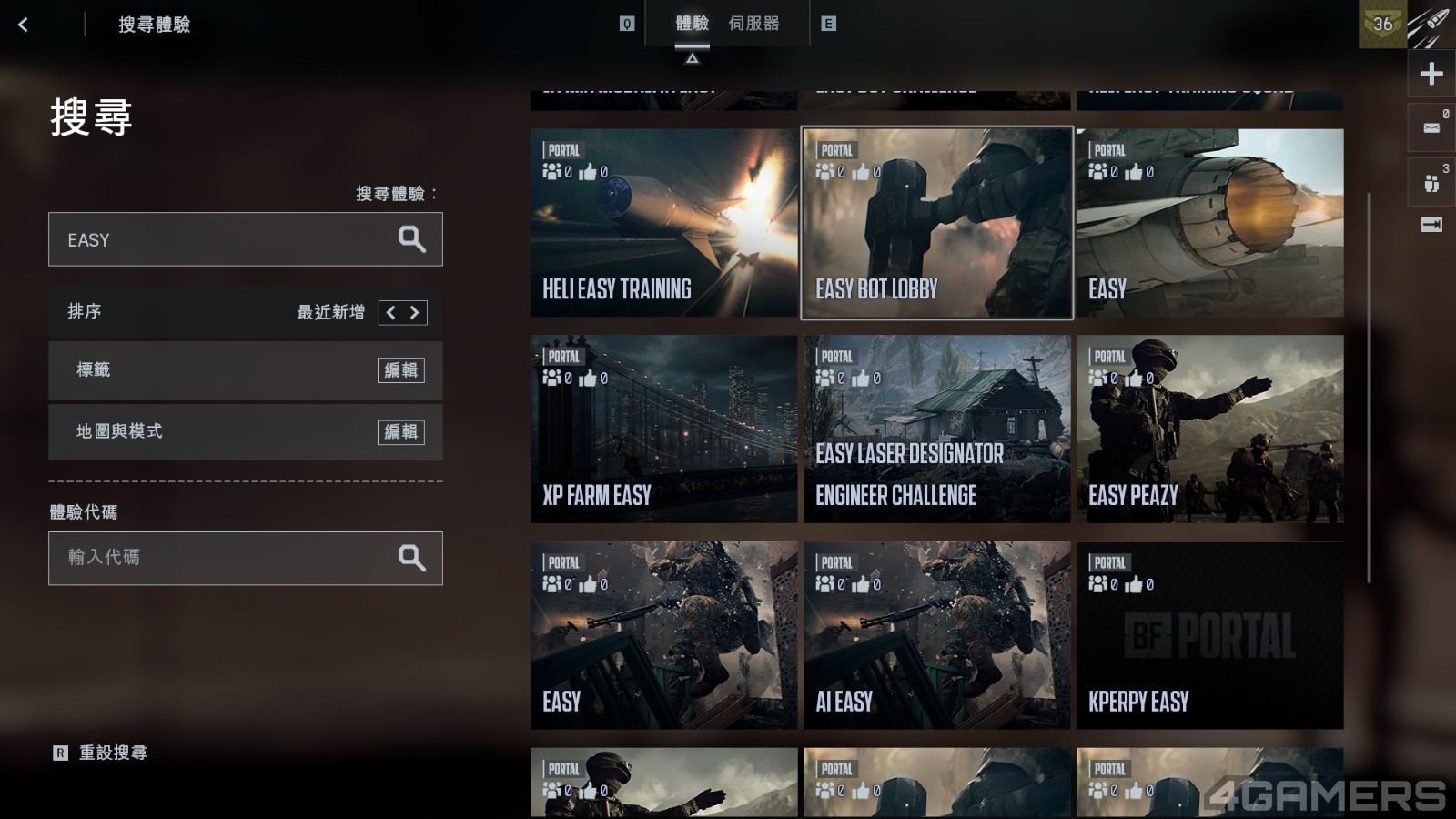Viewport: 1456px width, 819px height.
Task: Choose the KPERPY EASY experience
Action: pyautogui.click(x=1209, y=635)
